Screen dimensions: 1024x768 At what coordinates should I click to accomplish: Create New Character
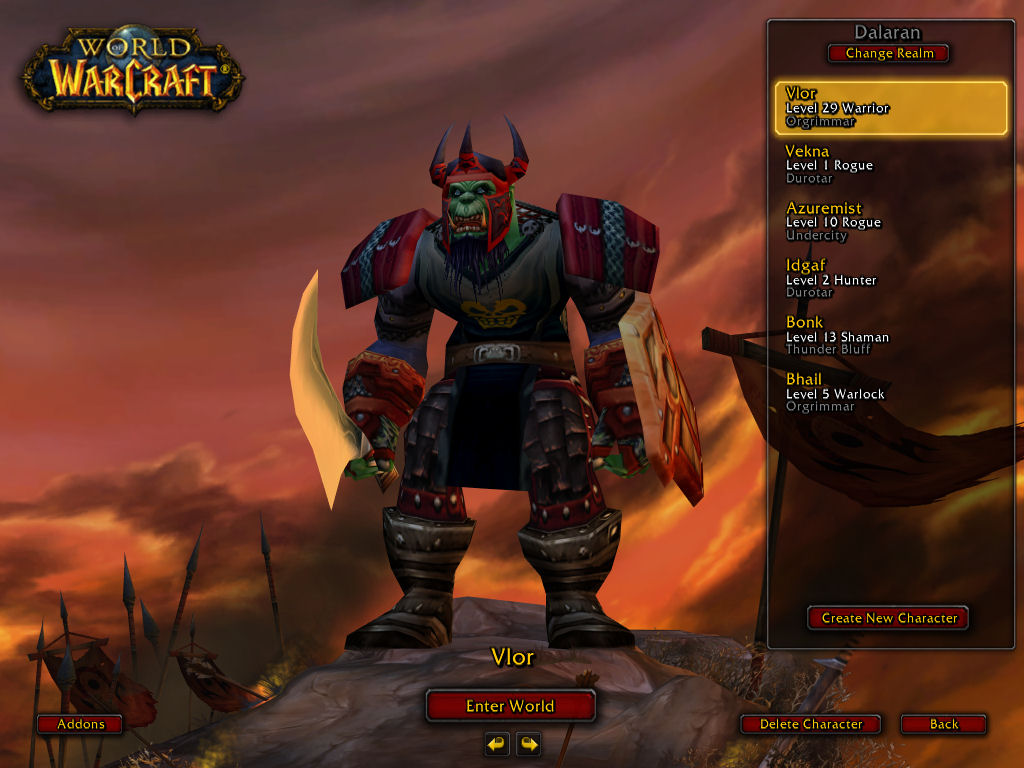point(889,618)
